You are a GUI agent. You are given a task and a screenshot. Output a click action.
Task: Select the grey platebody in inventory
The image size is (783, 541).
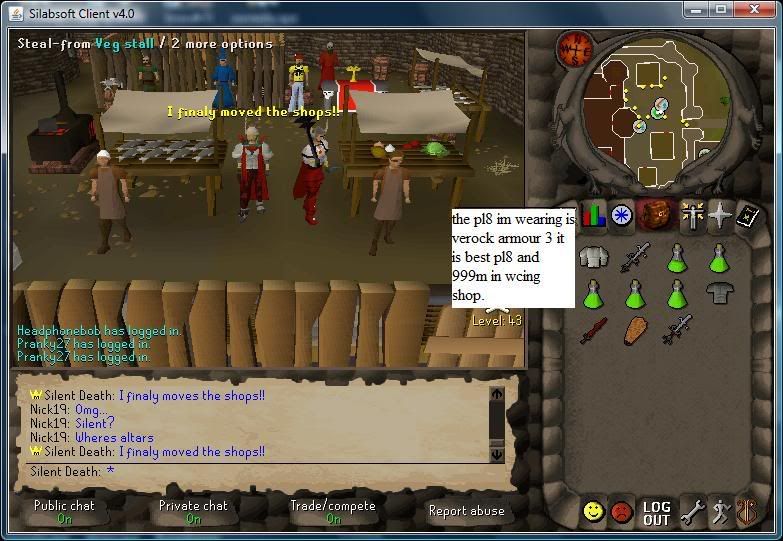coord(718,293)
